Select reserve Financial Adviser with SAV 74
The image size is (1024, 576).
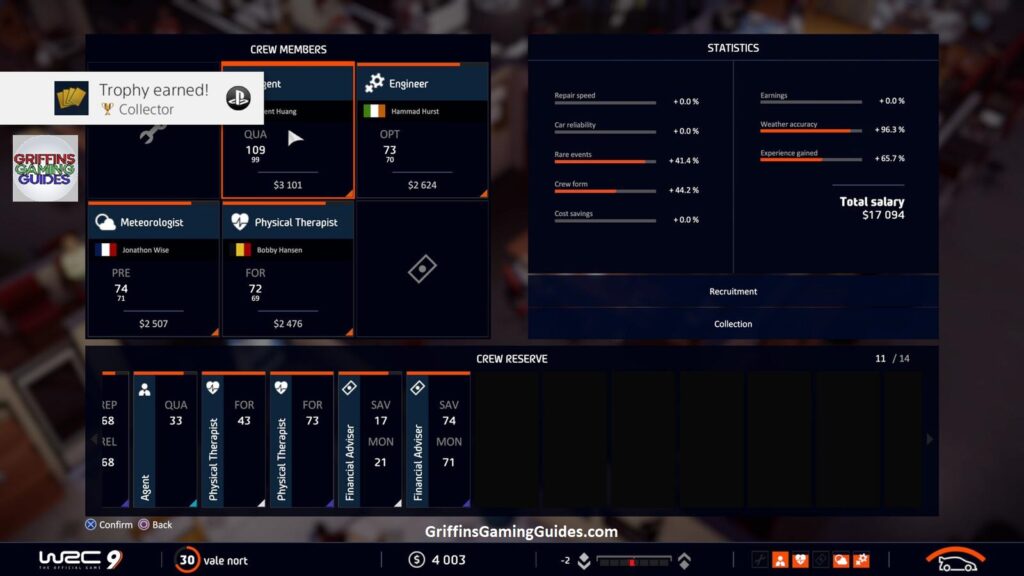(437, 440)
